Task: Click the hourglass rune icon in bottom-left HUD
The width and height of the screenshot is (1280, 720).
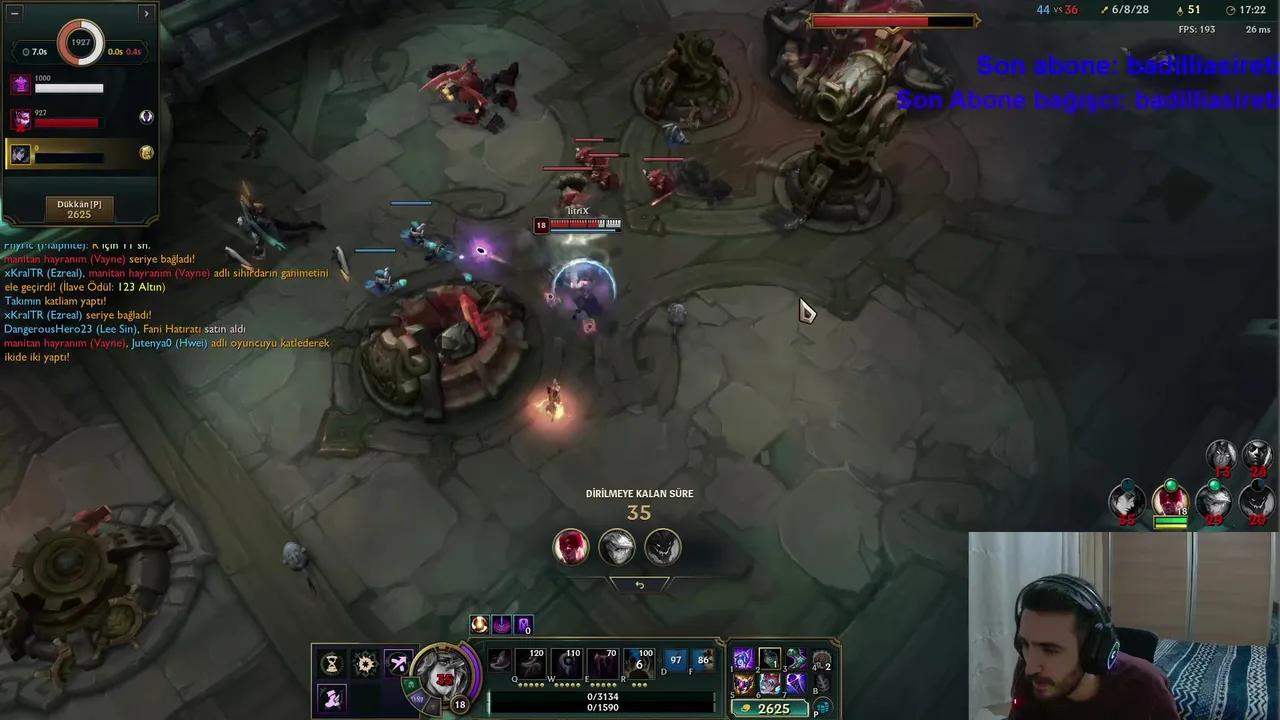Action: tap(331, 661)
